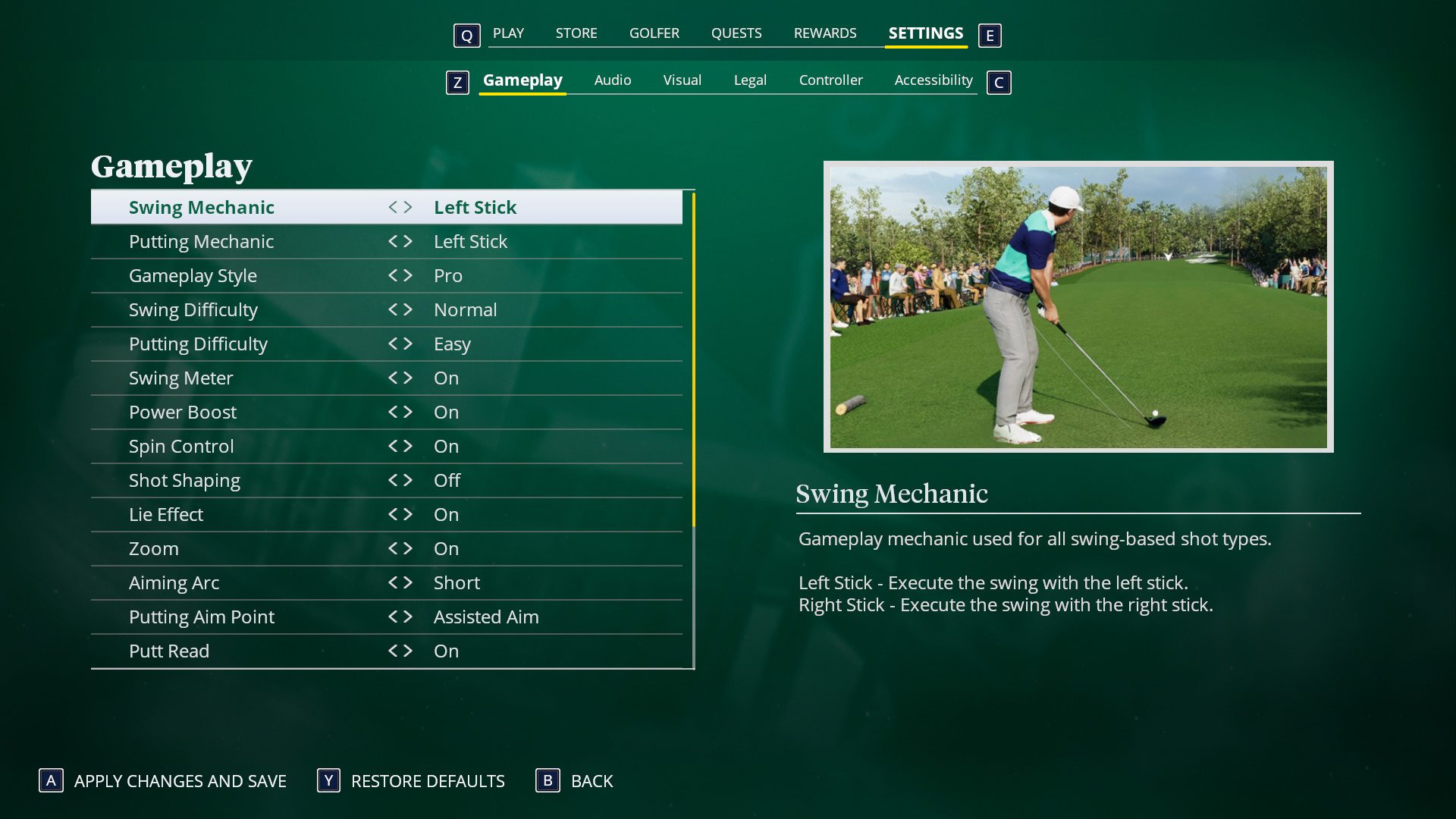Click the E key prompt beside SETTINGS

pos(990,35)
